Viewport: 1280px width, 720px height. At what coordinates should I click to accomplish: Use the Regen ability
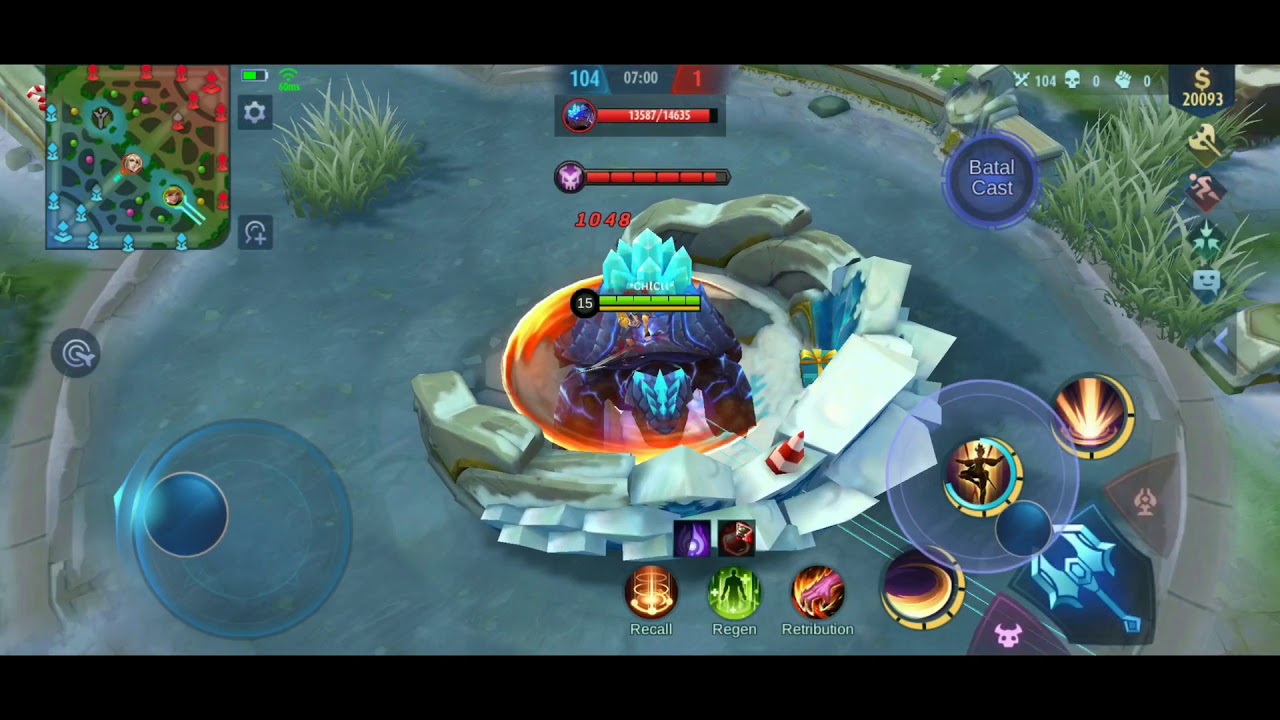coord(734,592)
